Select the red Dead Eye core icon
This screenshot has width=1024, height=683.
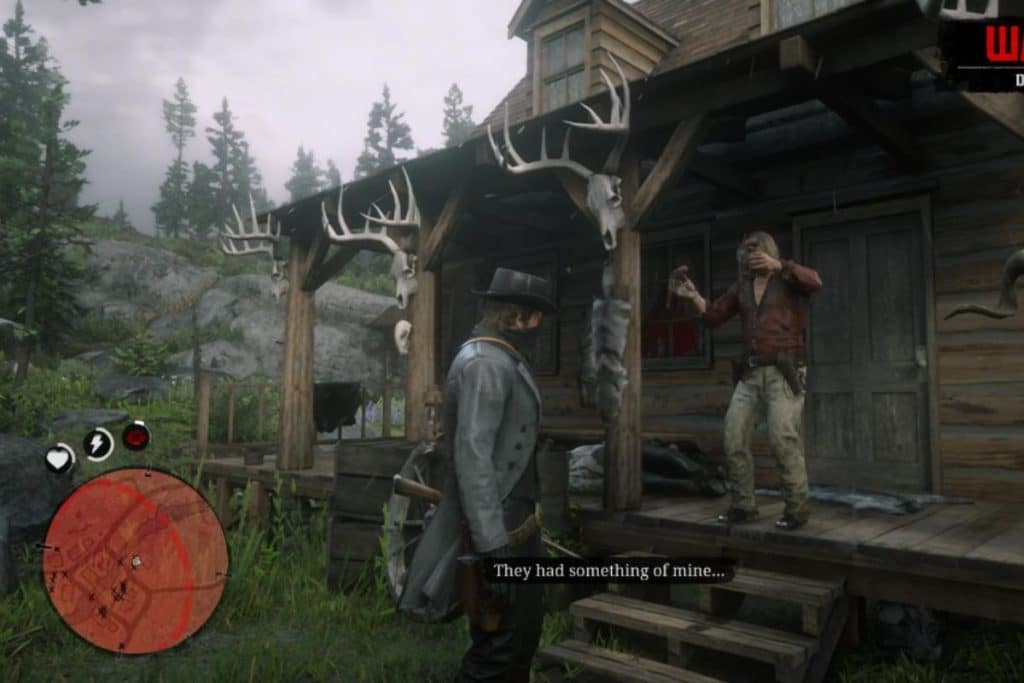coord(136,436)
